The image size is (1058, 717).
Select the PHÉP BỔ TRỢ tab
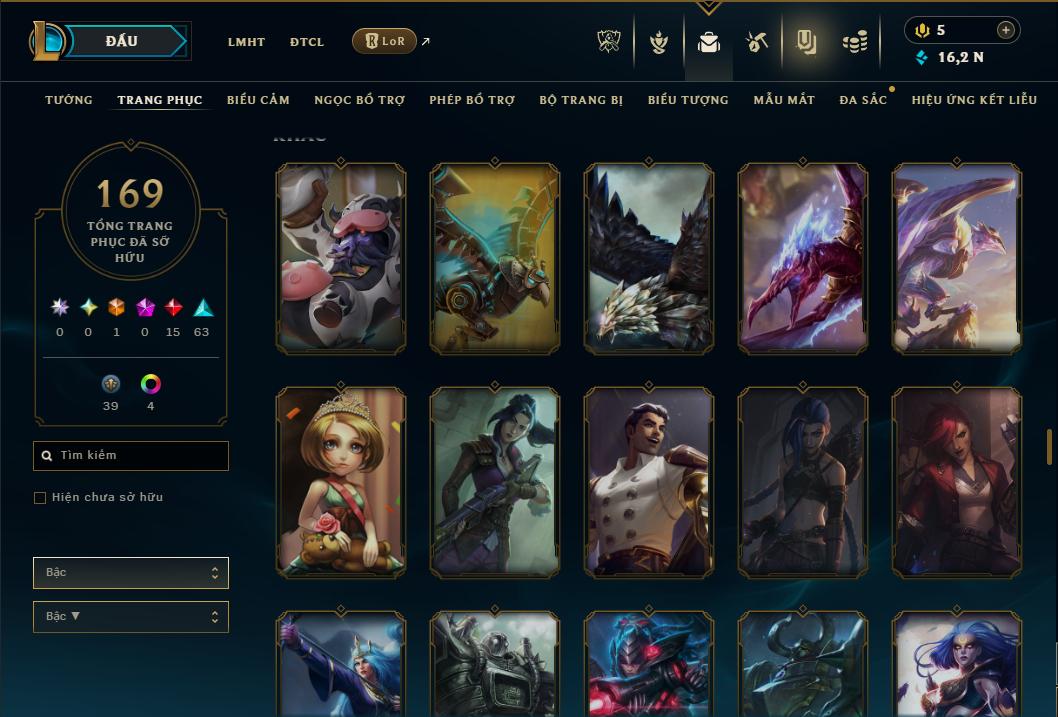pyautogui.click(x=472, y=100)
